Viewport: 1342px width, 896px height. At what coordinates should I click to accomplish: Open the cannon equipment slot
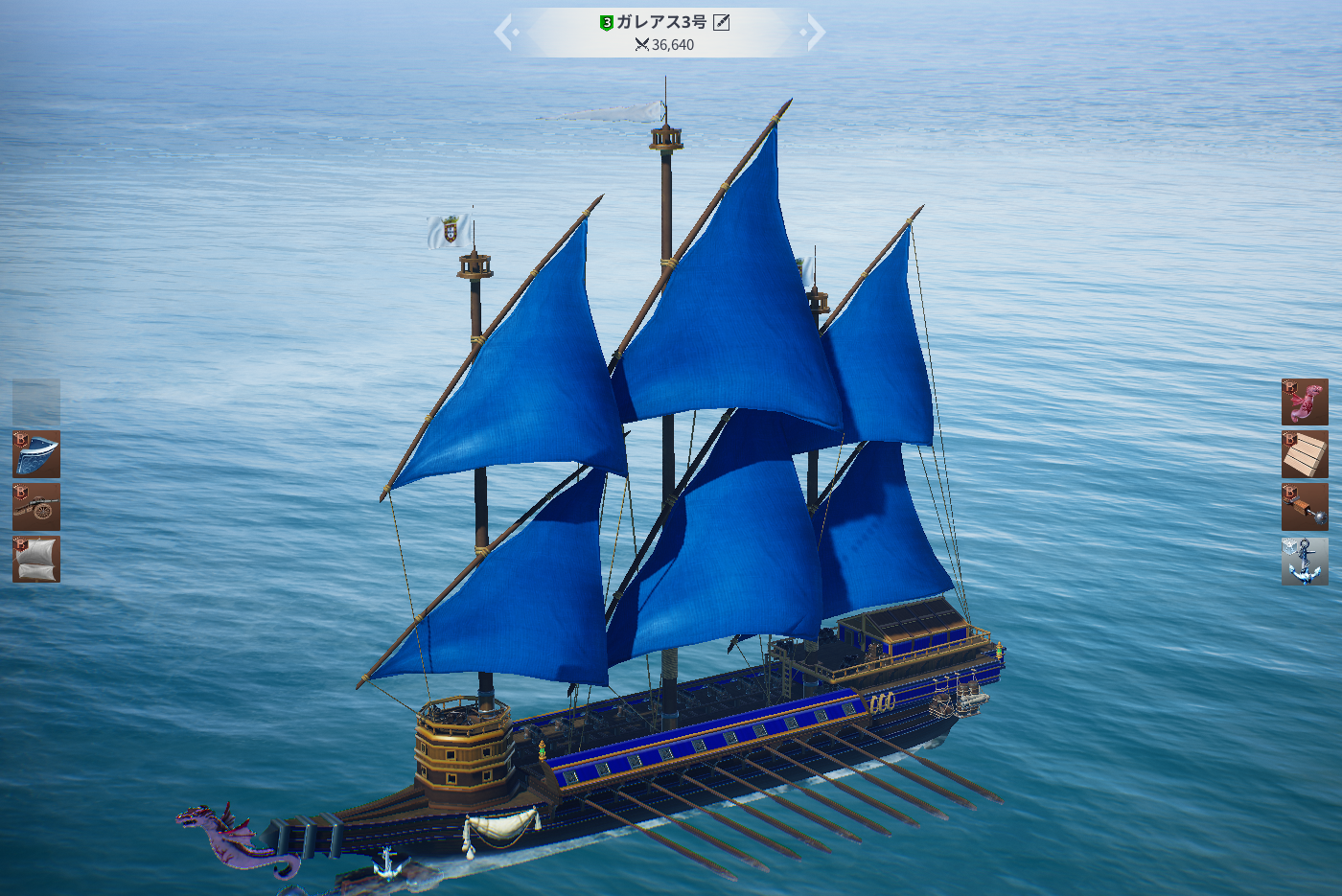(36, 506)
